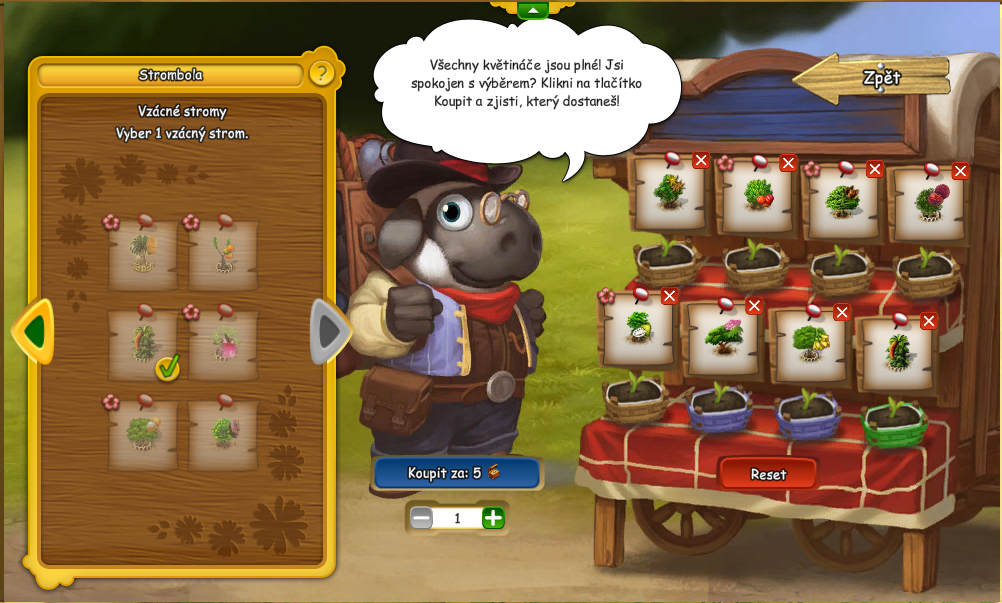The width and height of the screenshot is (1002, 603).
Task: Select the quantity number field
Action: 457,518
